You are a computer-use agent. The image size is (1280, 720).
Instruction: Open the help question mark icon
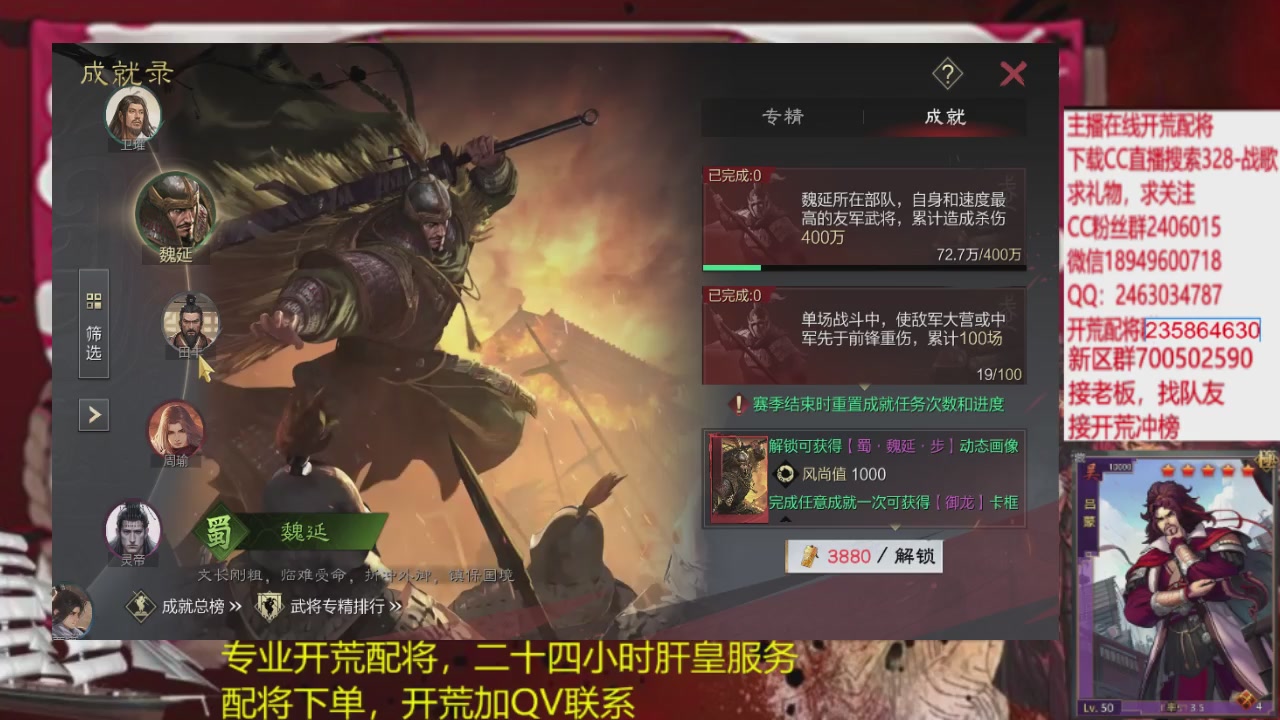(947, 75)
